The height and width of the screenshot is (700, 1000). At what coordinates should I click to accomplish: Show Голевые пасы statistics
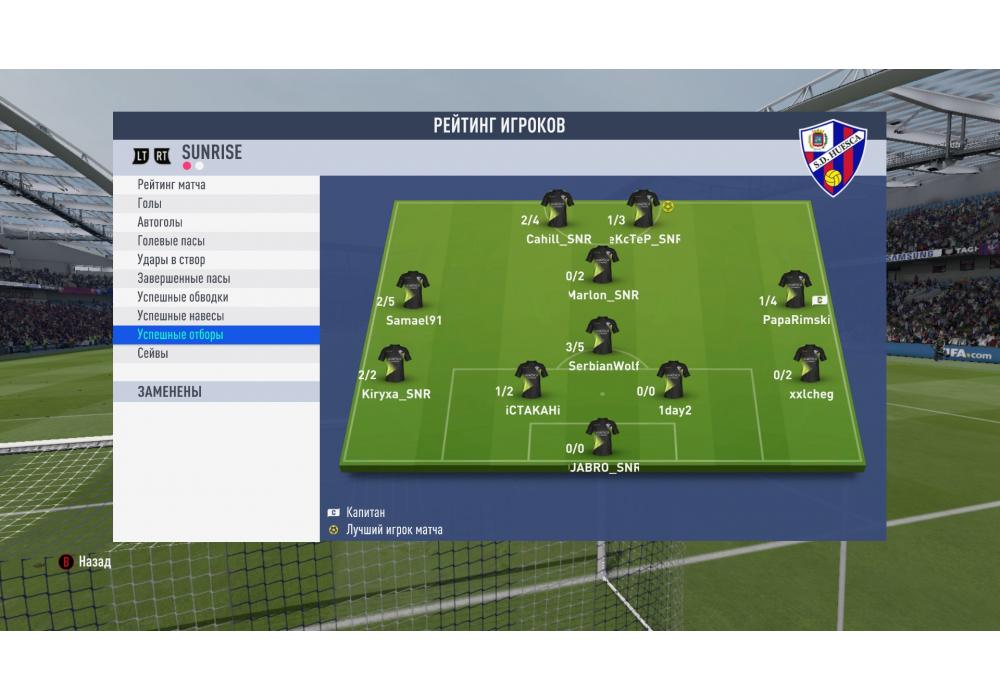[x=215, y=241]
